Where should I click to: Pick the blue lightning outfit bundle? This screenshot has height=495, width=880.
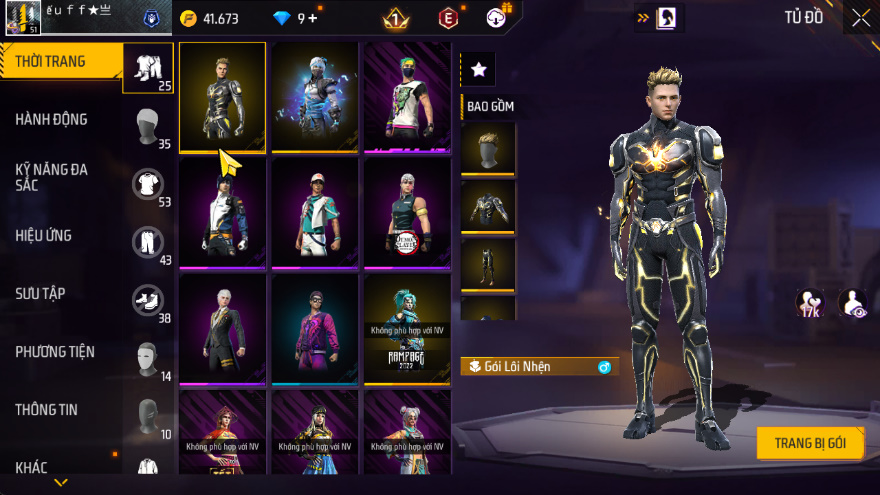(315, 97)
